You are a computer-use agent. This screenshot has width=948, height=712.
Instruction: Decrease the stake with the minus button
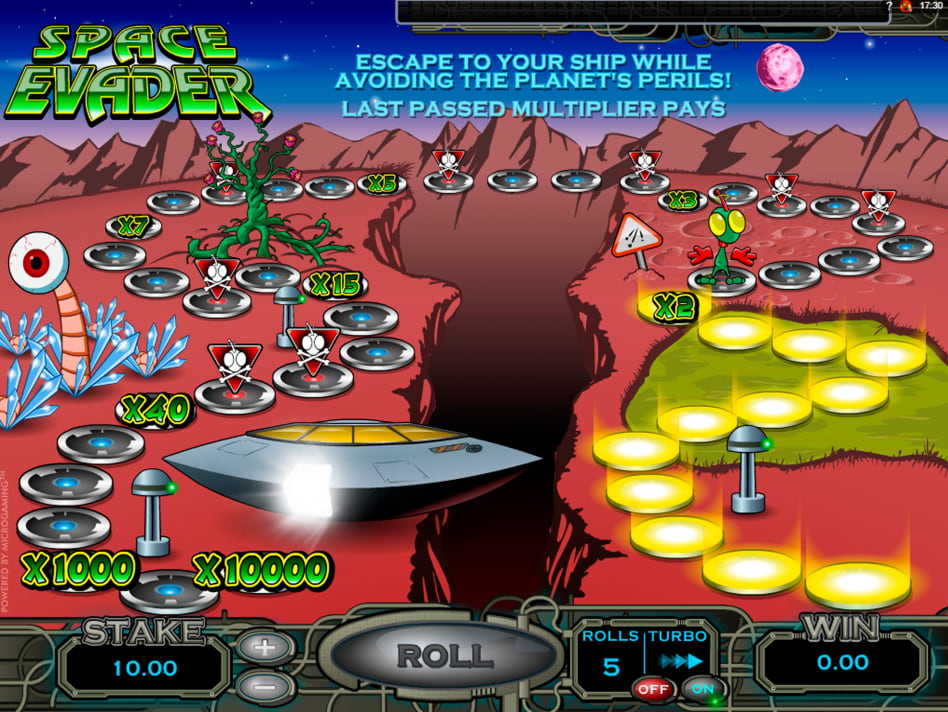pos(264,687)
